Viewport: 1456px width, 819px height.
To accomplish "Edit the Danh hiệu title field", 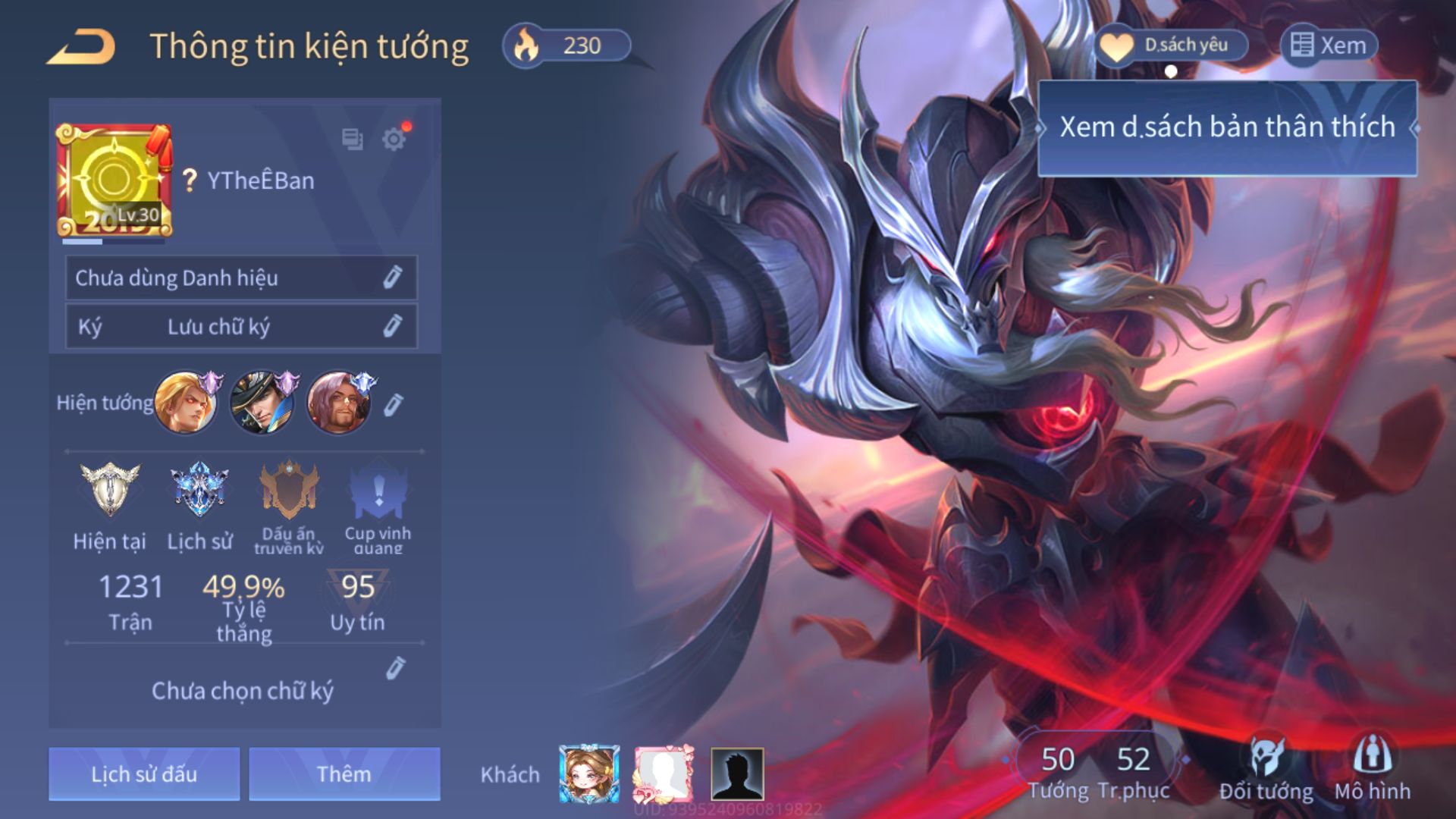I will pos(391,278).
